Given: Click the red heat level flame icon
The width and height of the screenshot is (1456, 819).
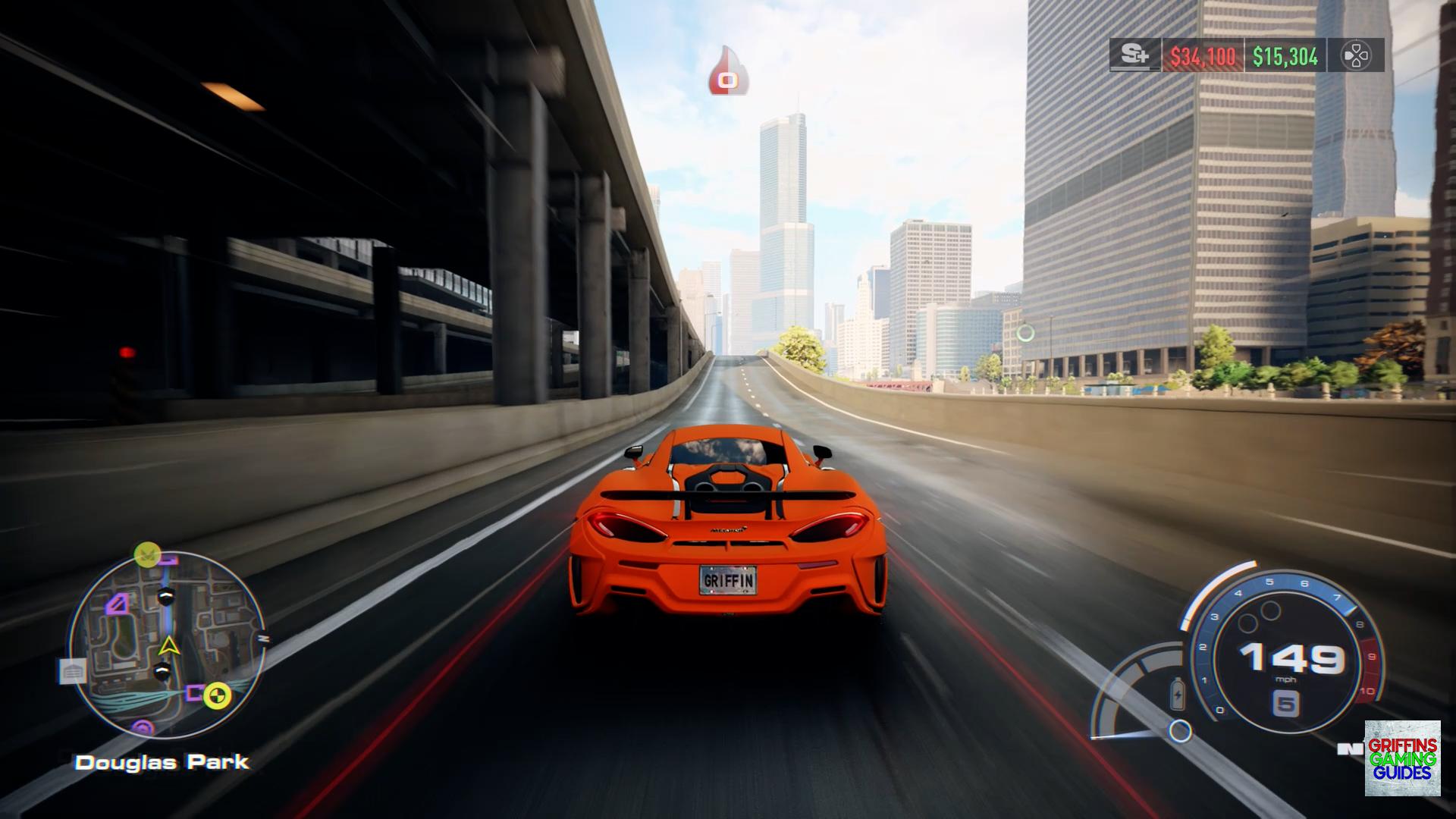Looking at the screenshot, I should 728,73.
